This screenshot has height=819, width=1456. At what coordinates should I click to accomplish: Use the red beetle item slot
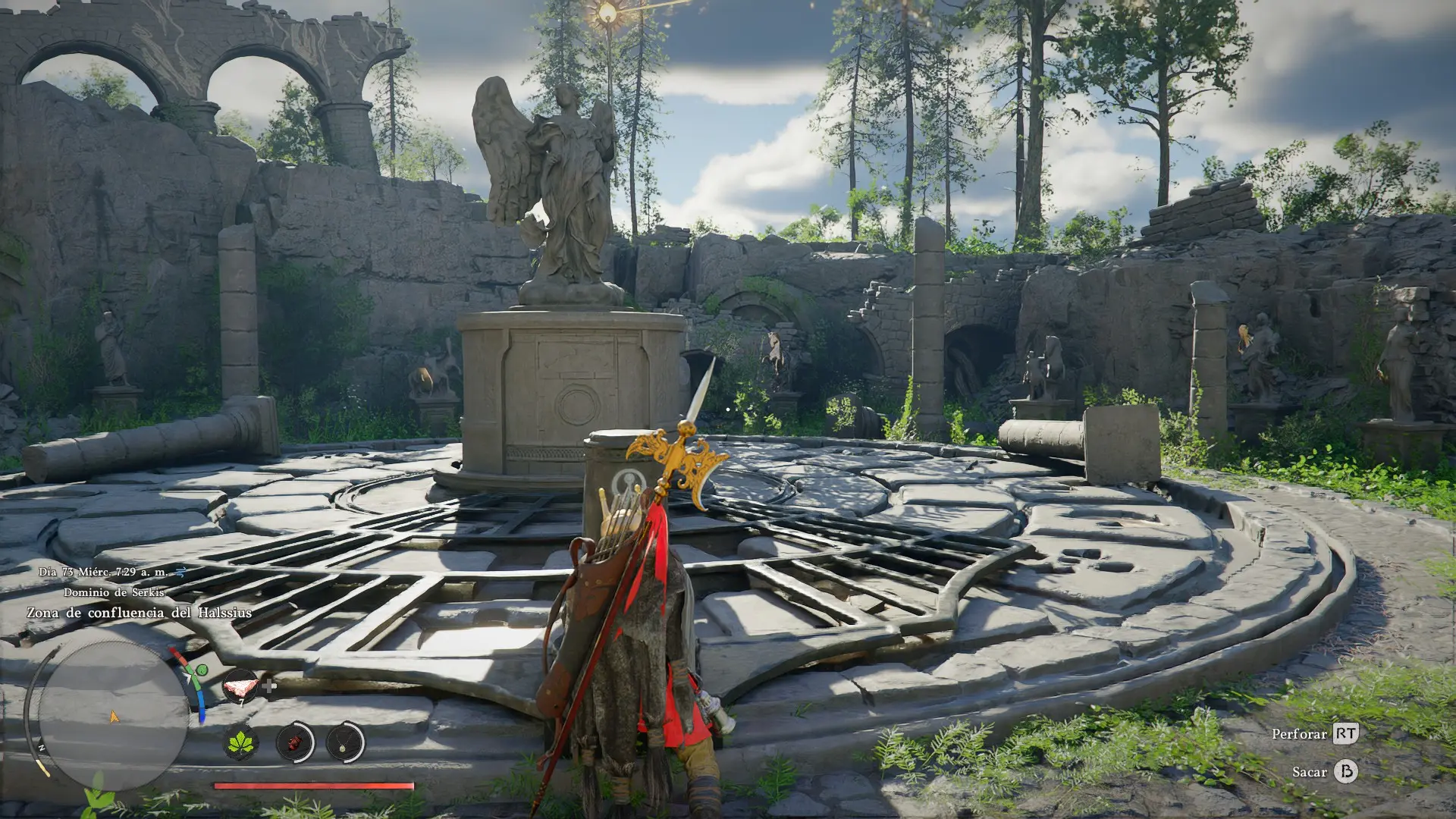[x=294, y=742]
